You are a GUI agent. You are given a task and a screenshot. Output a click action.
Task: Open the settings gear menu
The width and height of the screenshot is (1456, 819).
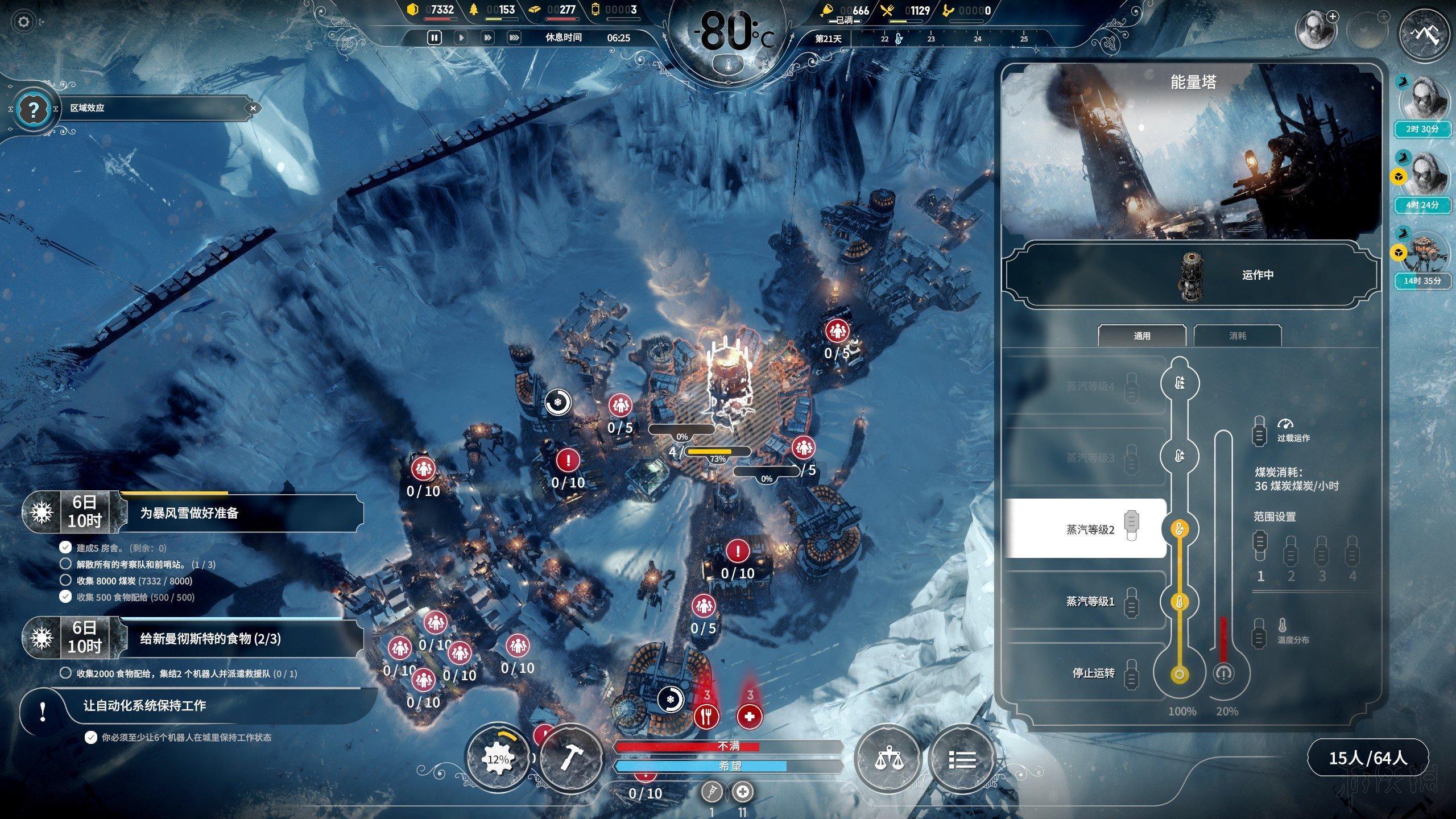23,22
